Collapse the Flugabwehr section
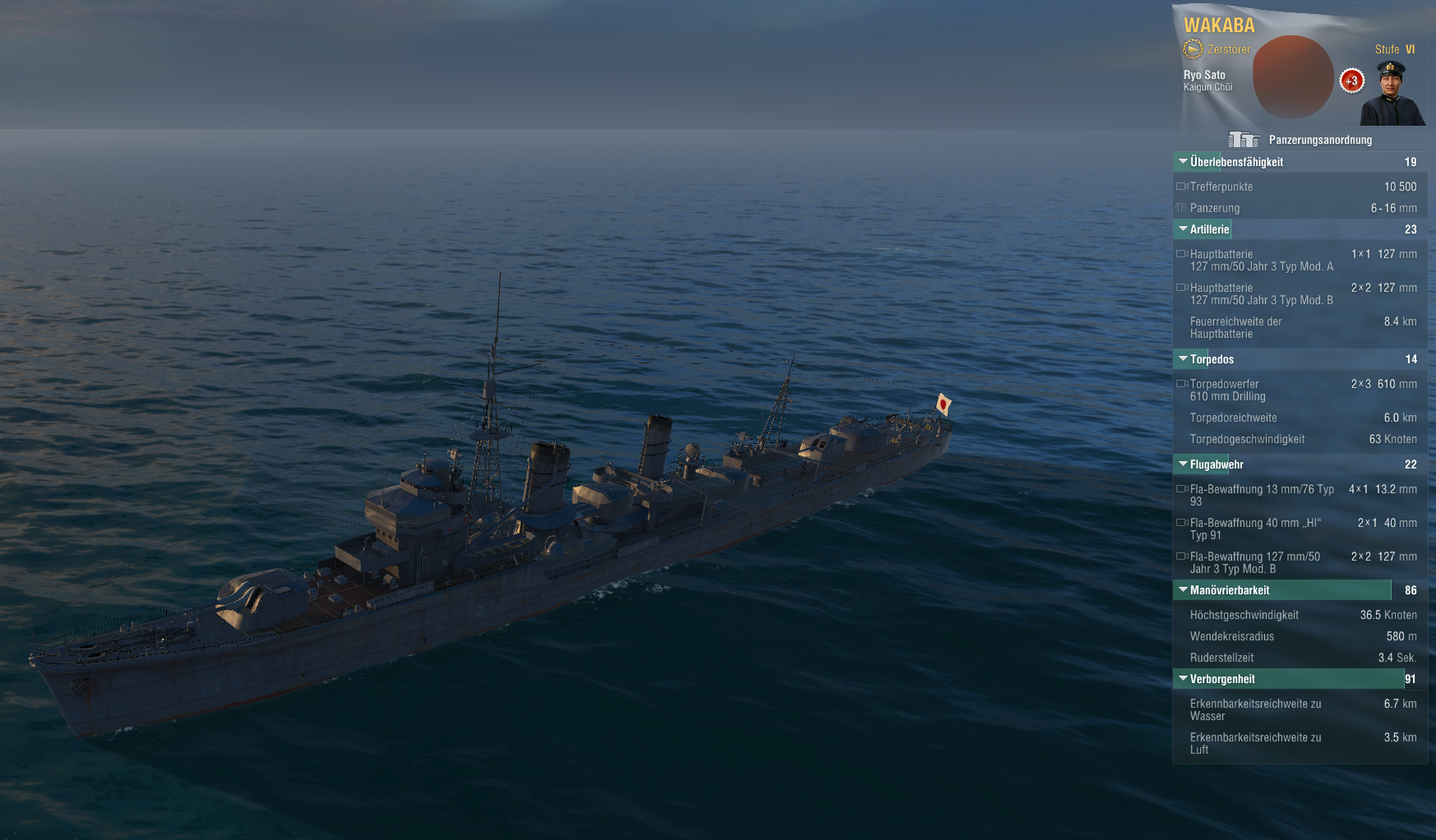This screenshot has width=1436, height=840. [x=1183, y=464]
